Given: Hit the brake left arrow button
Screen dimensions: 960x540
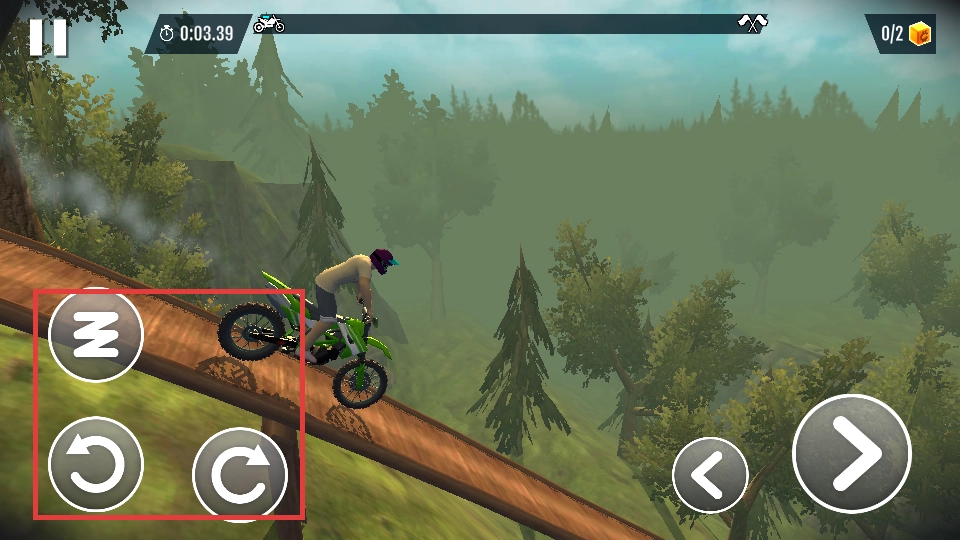Looking at the screenshot, I should coord(710,475).
